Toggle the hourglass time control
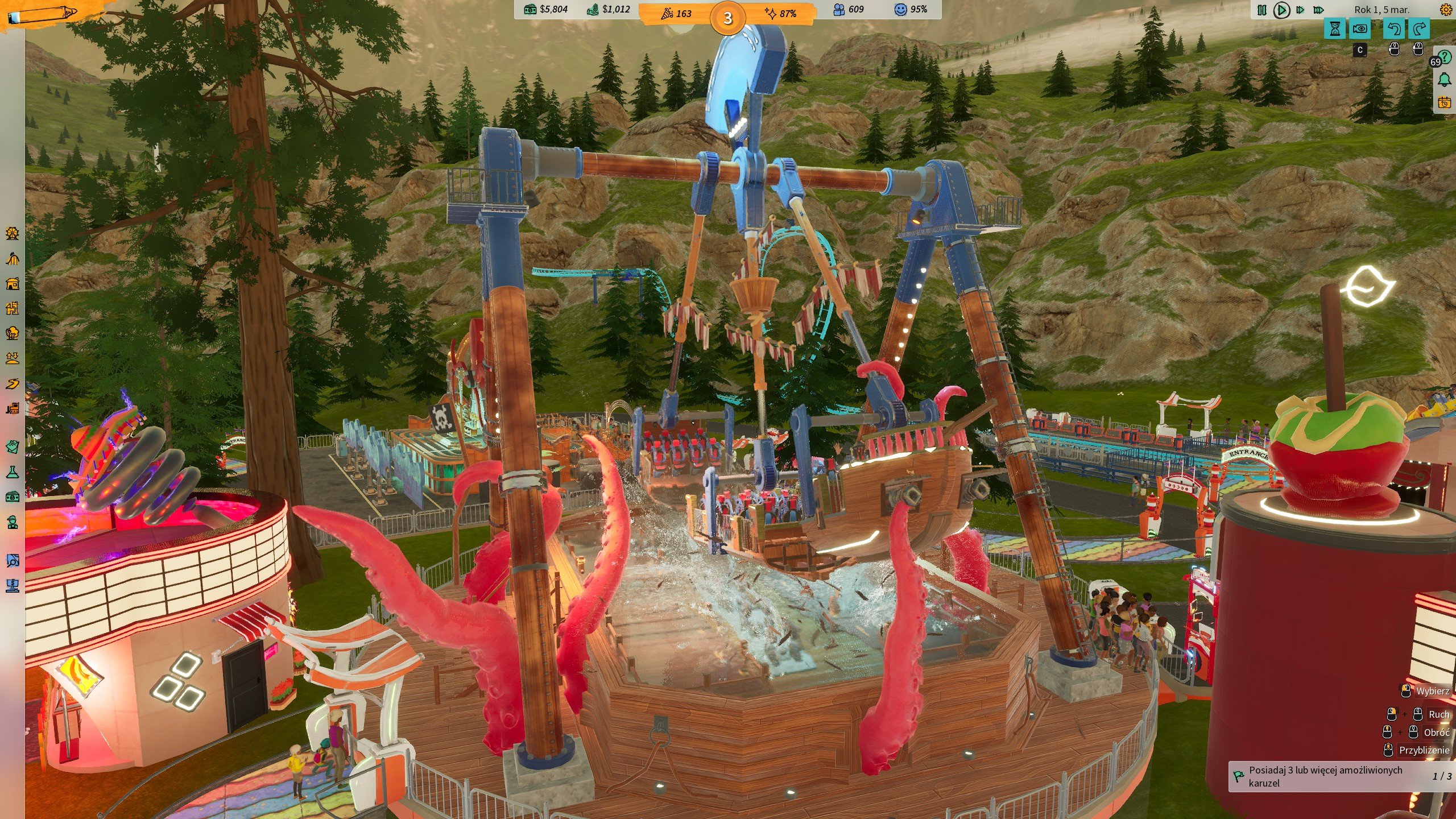The width and height of the screenshot is (1456, 819). click(1334, 30)
